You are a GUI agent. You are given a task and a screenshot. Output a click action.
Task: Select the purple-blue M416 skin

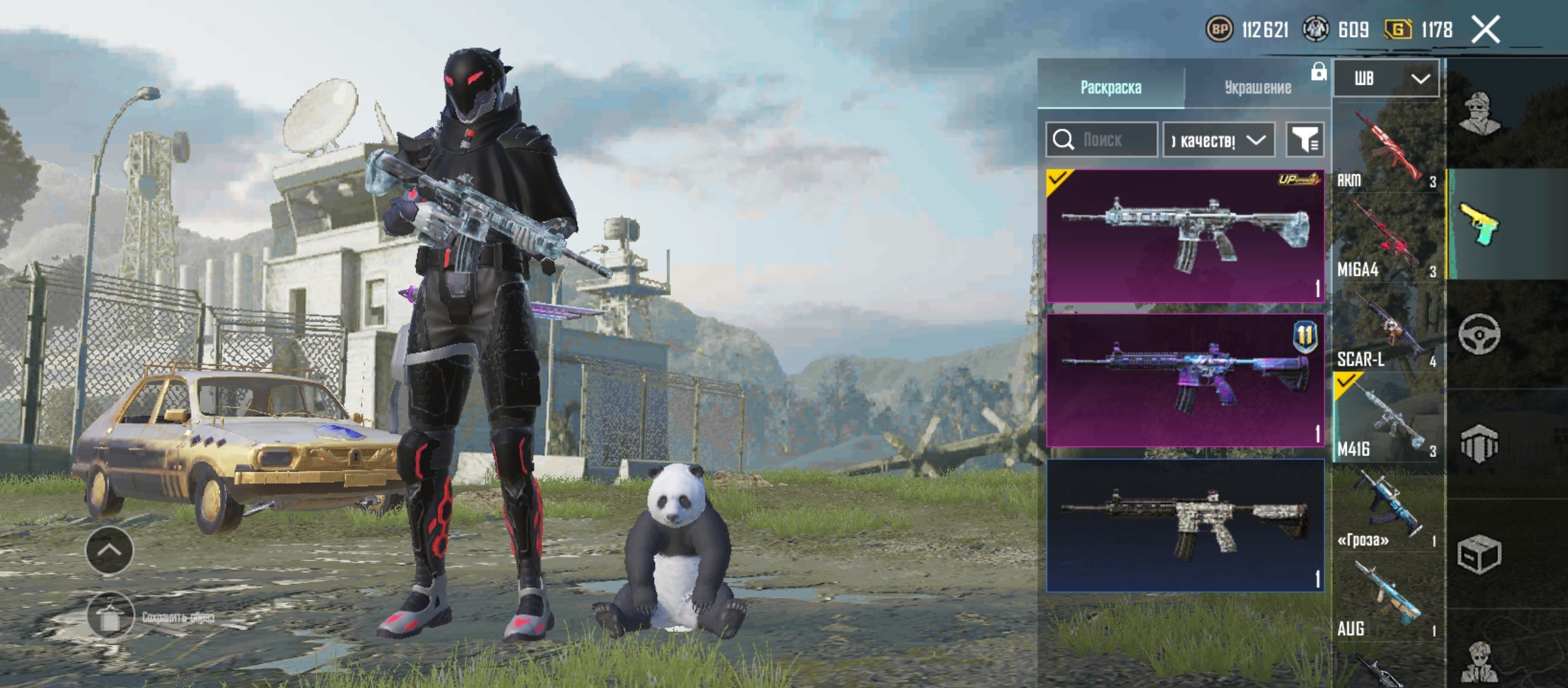(x=1185, y=380)
